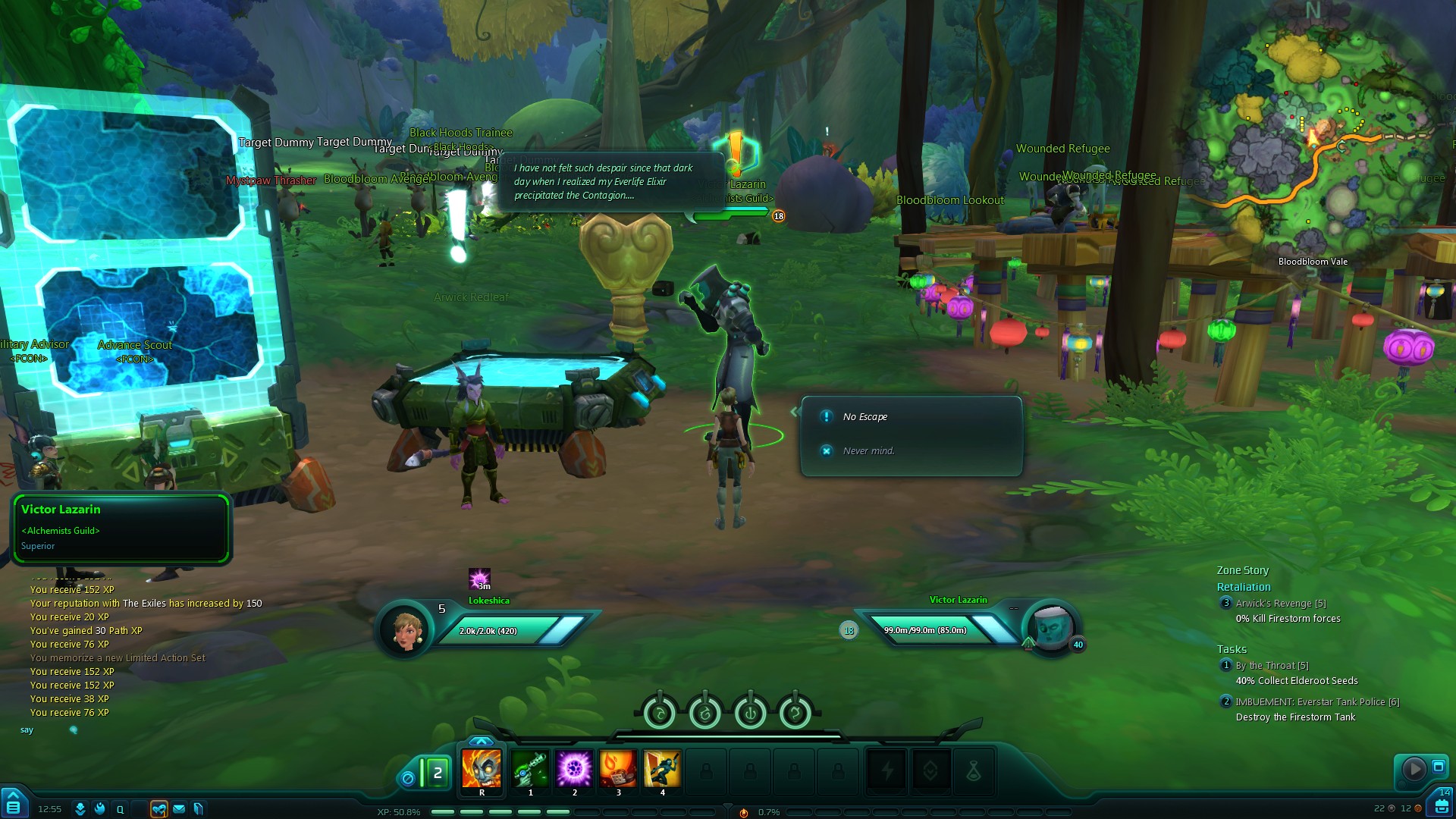Click the round play button
Image resolution: width=1456 pixels, height=819 pixels.
[1414, 769]
